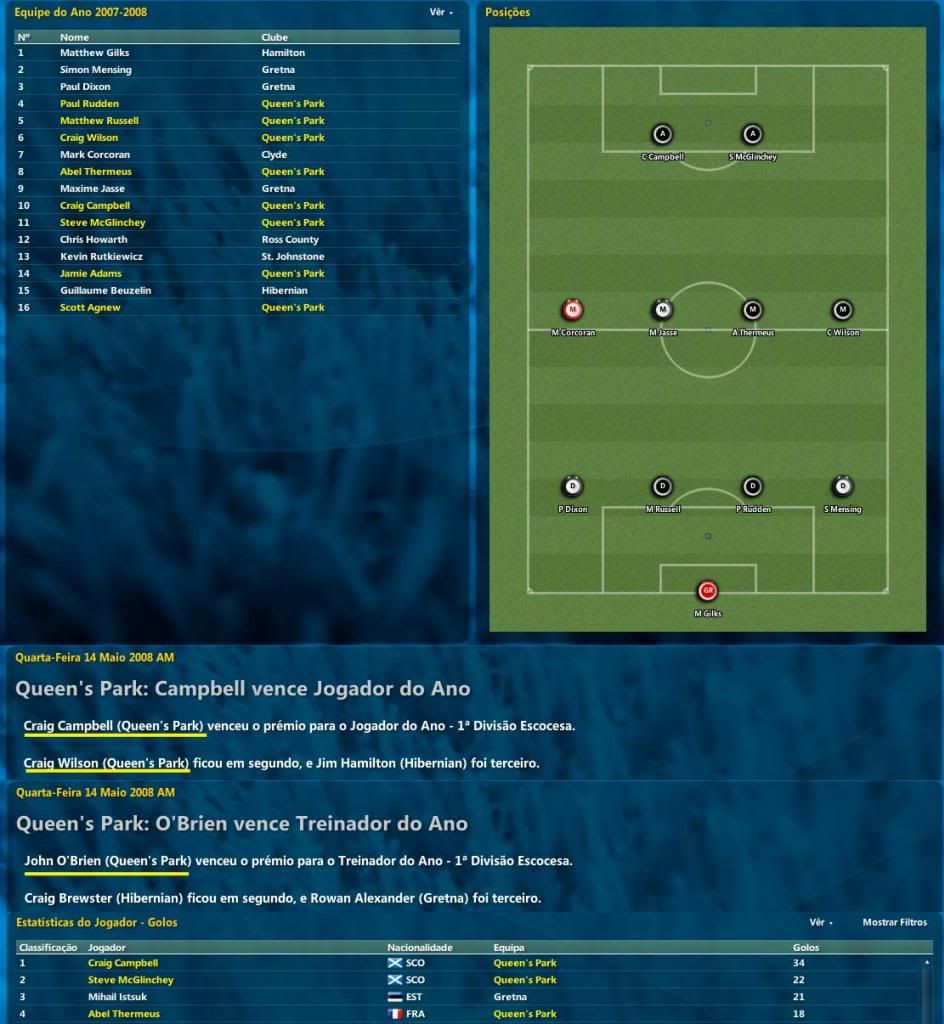
Task: Select S McGlinchey striker icon on pitch
Action: tap(753, 135)
